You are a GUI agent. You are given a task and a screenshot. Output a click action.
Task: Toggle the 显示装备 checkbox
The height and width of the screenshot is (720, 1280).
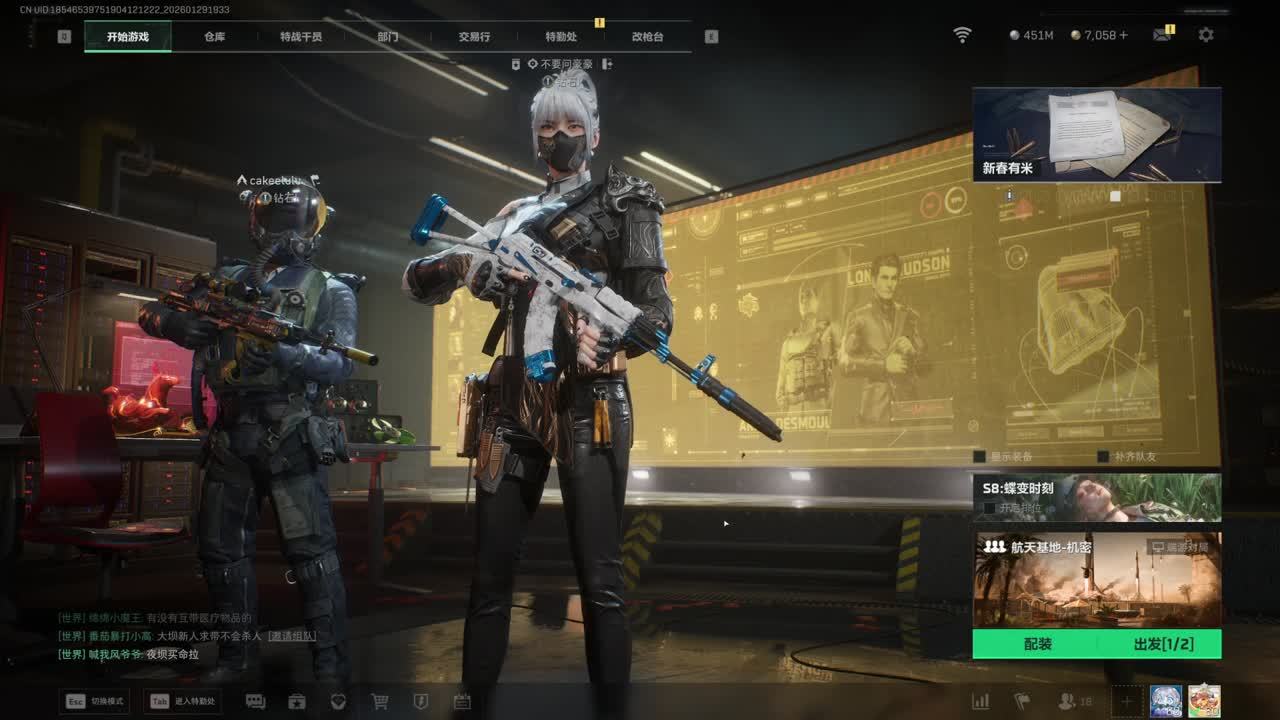[980, 457]
